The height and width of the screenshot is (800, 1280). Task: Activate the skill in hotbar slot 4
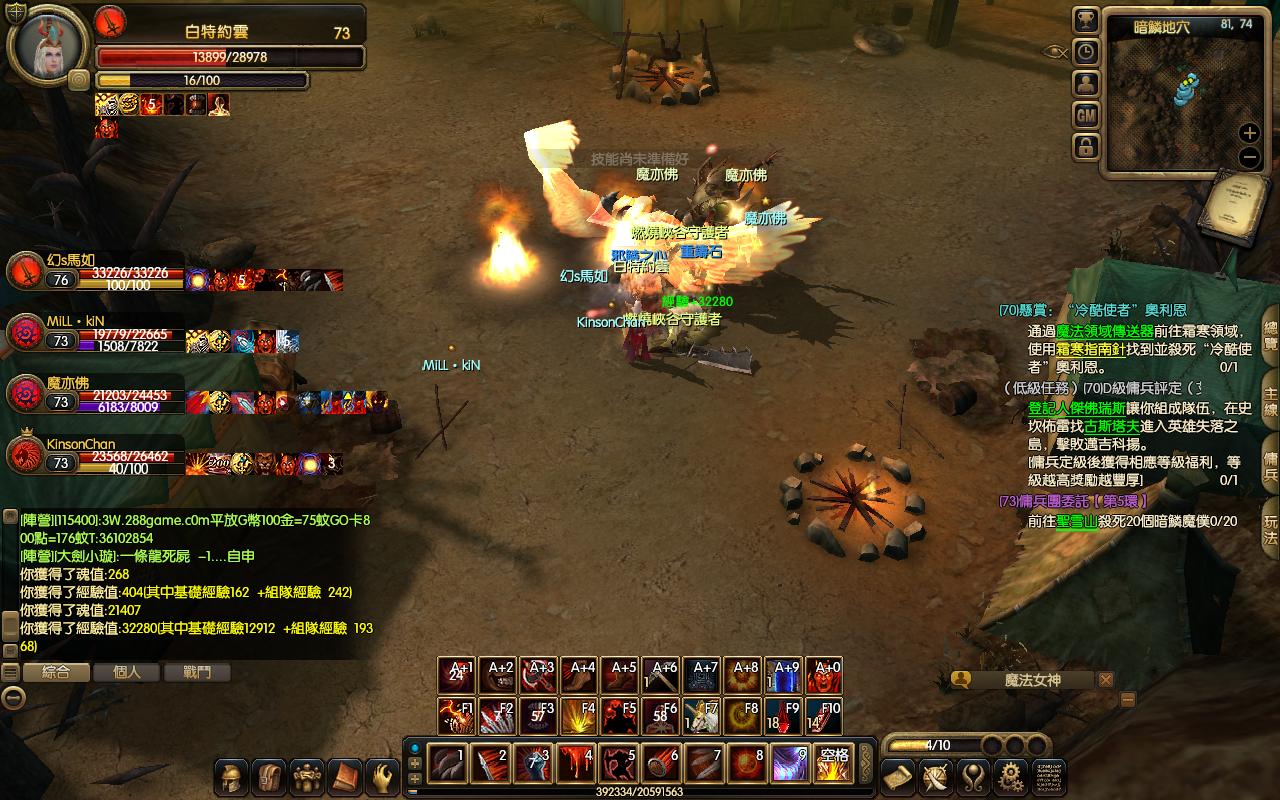point(577,763)
